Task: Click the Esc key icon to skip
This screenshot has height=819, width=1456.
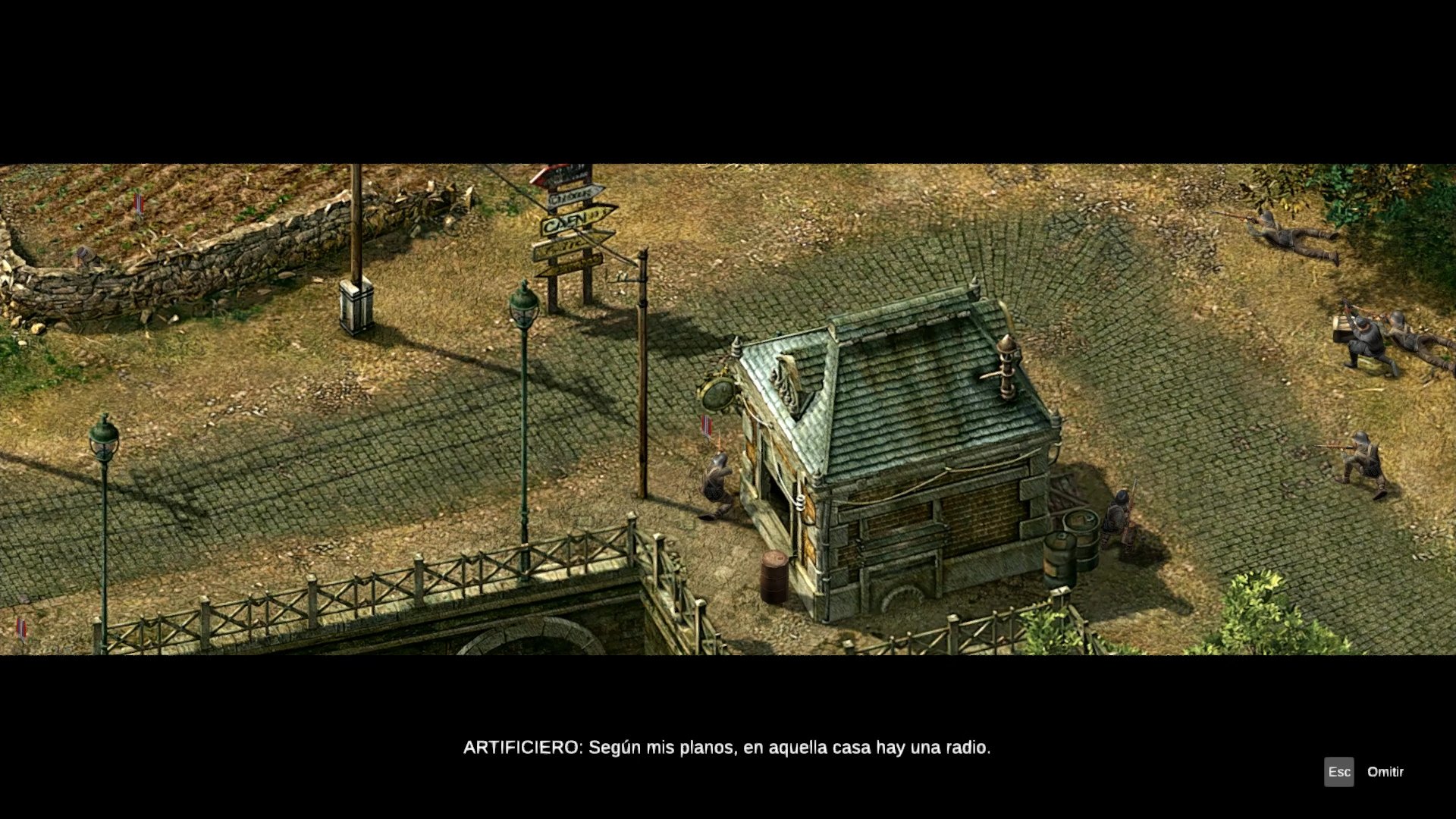Action: (x=1341, y=772)
